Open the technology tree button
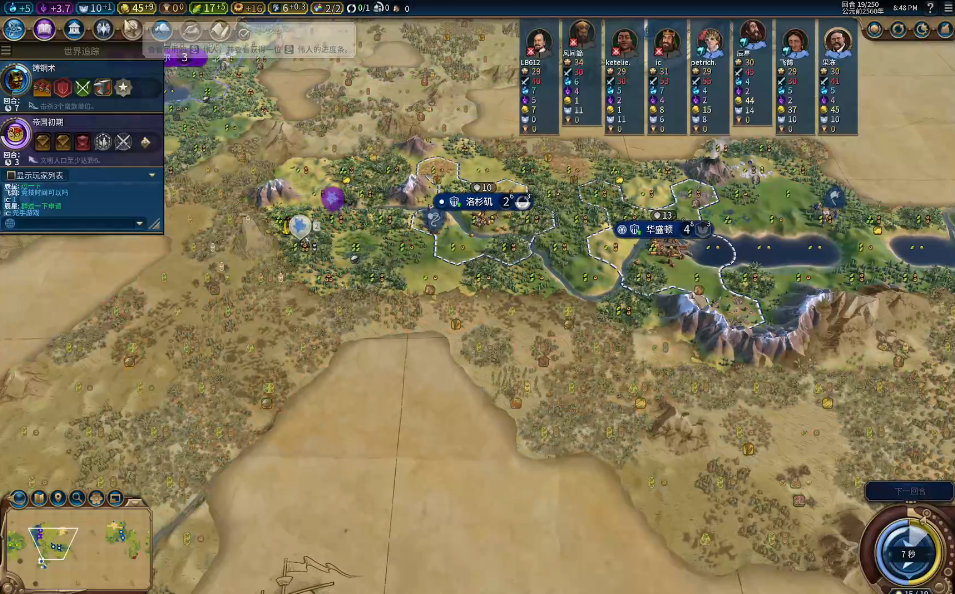Viewport: 955px width, 594px height. pos(15,29)
